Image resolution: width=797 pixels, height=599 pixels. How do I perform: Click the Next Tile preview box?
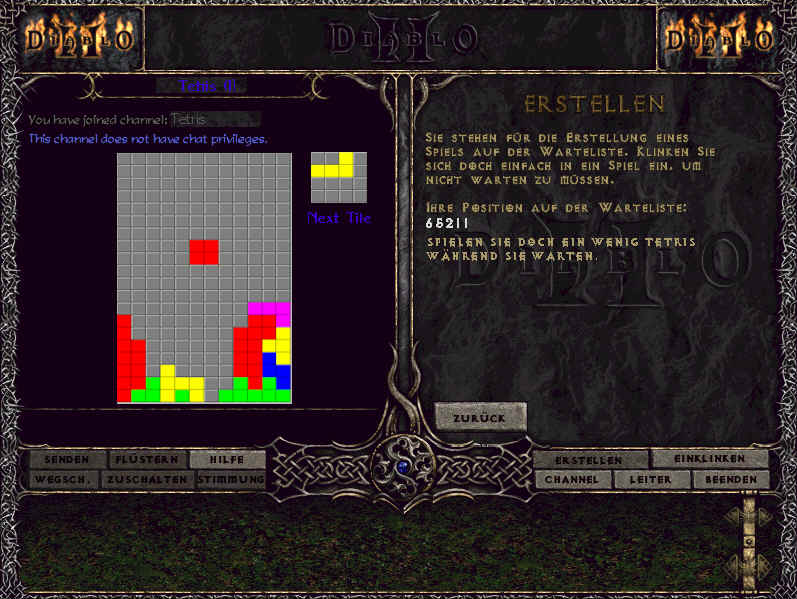[x=338, y=177]
